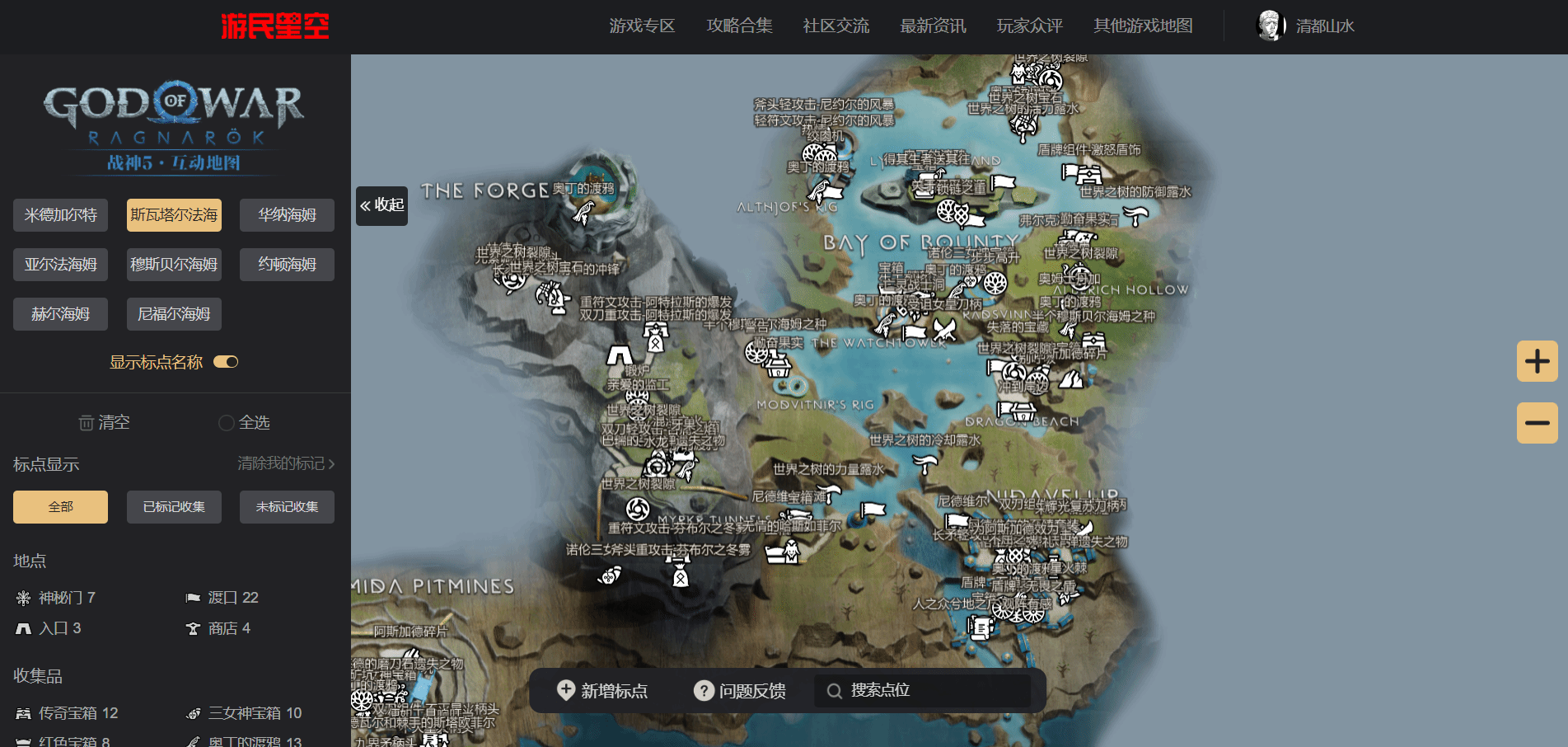
Task: Open the 穆斯贝尔海姆 realm map
Action: click(x=174, y=265)
